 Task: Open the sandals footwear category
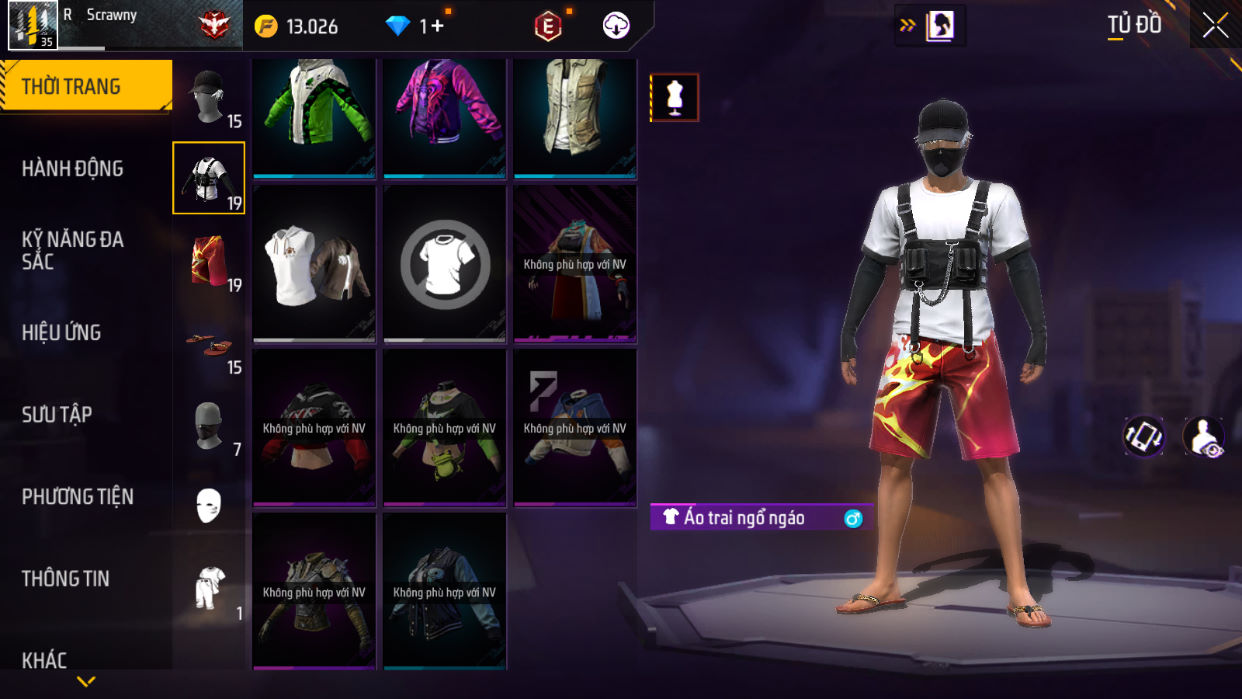point(209,345)
